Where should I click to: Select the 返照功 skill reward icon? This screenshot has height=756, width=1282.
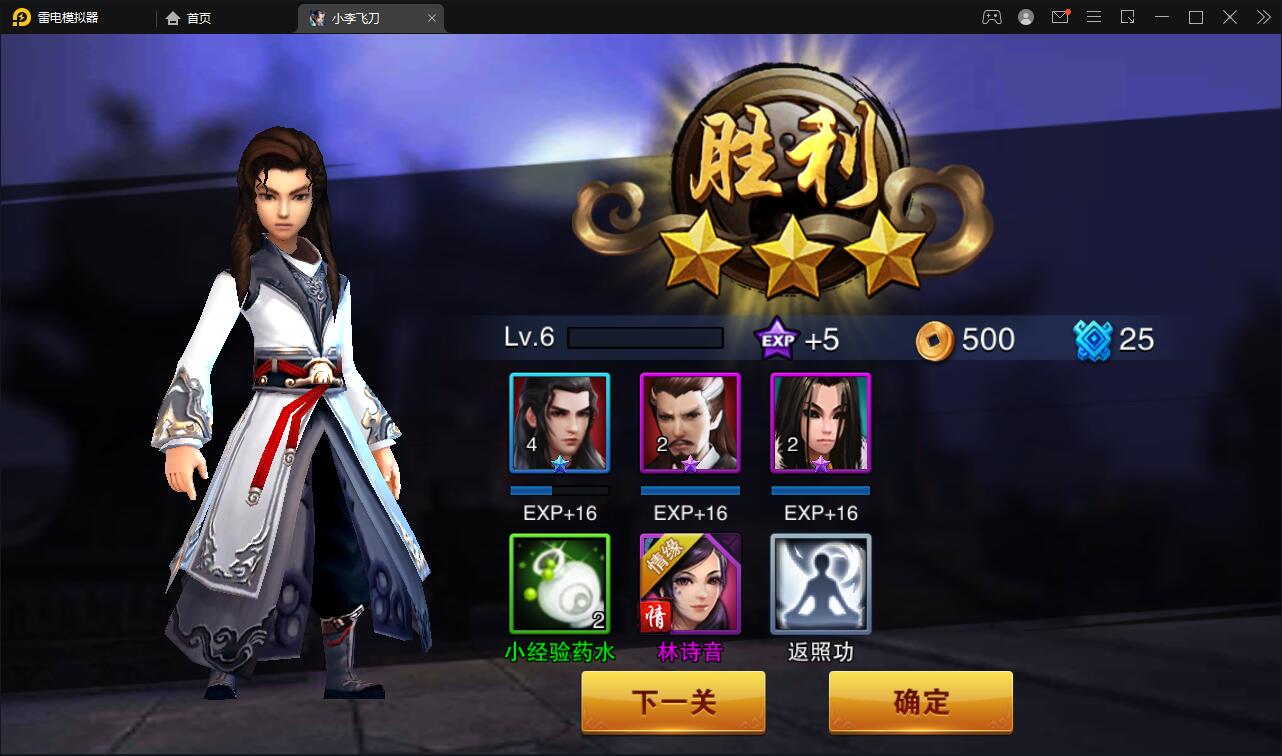tap(820, 582)
